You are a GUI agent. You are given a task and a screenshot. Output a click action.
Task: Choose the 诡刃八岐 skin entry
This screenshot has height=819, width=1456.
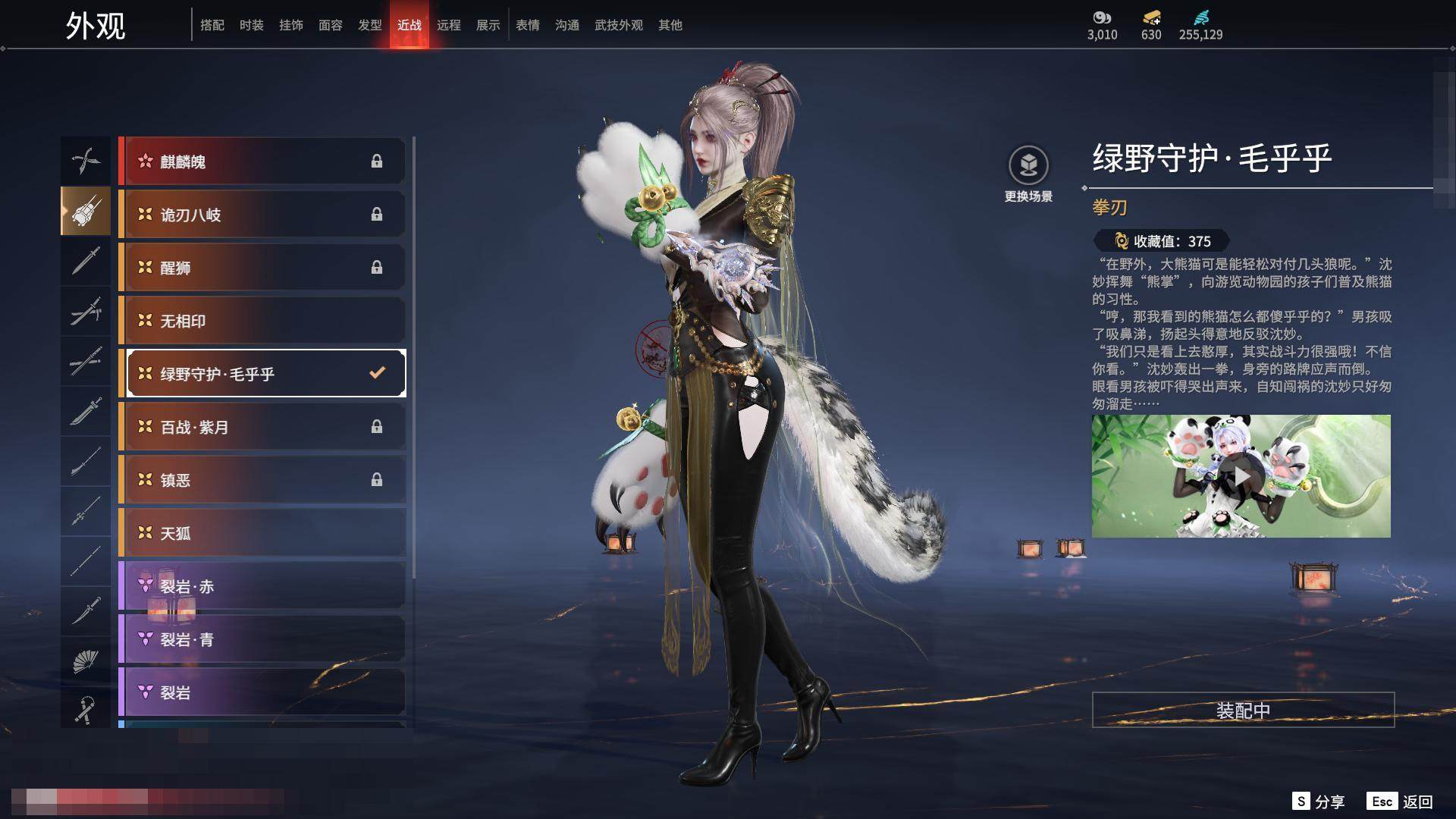[262, 215]
